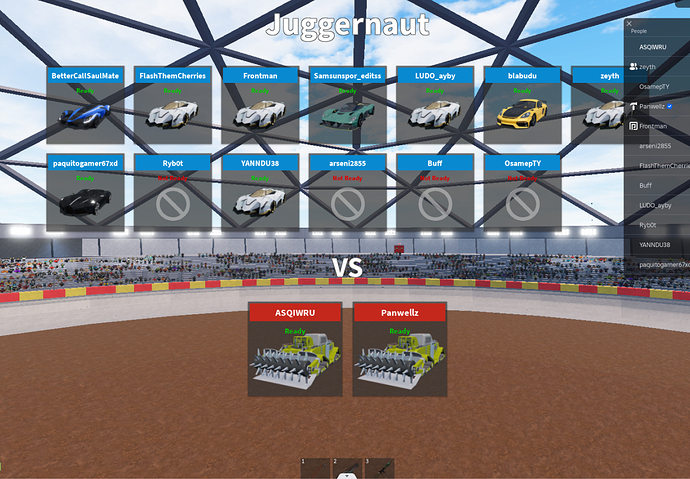The width and height of the screenshot is (690, 479).
Task: Select the LUDO_ayby player card
Action: [x=434, y=106]
